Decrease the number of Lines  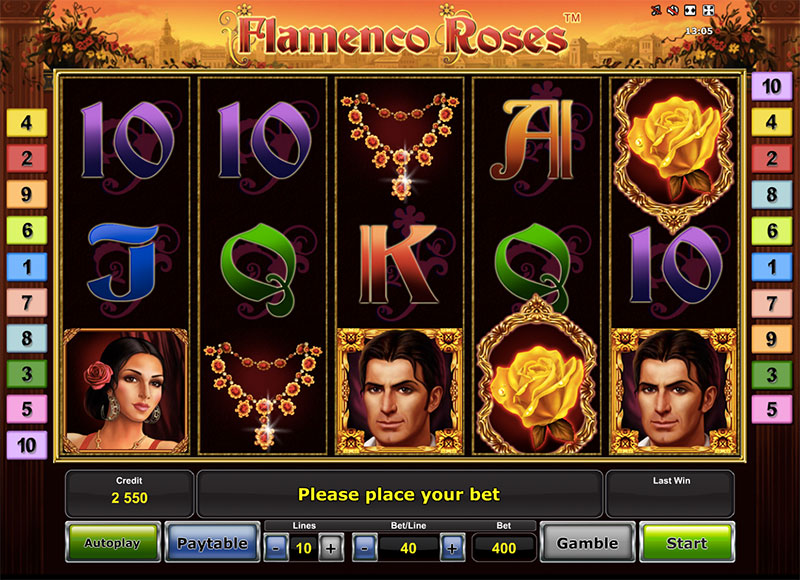(x=274, y=547)
